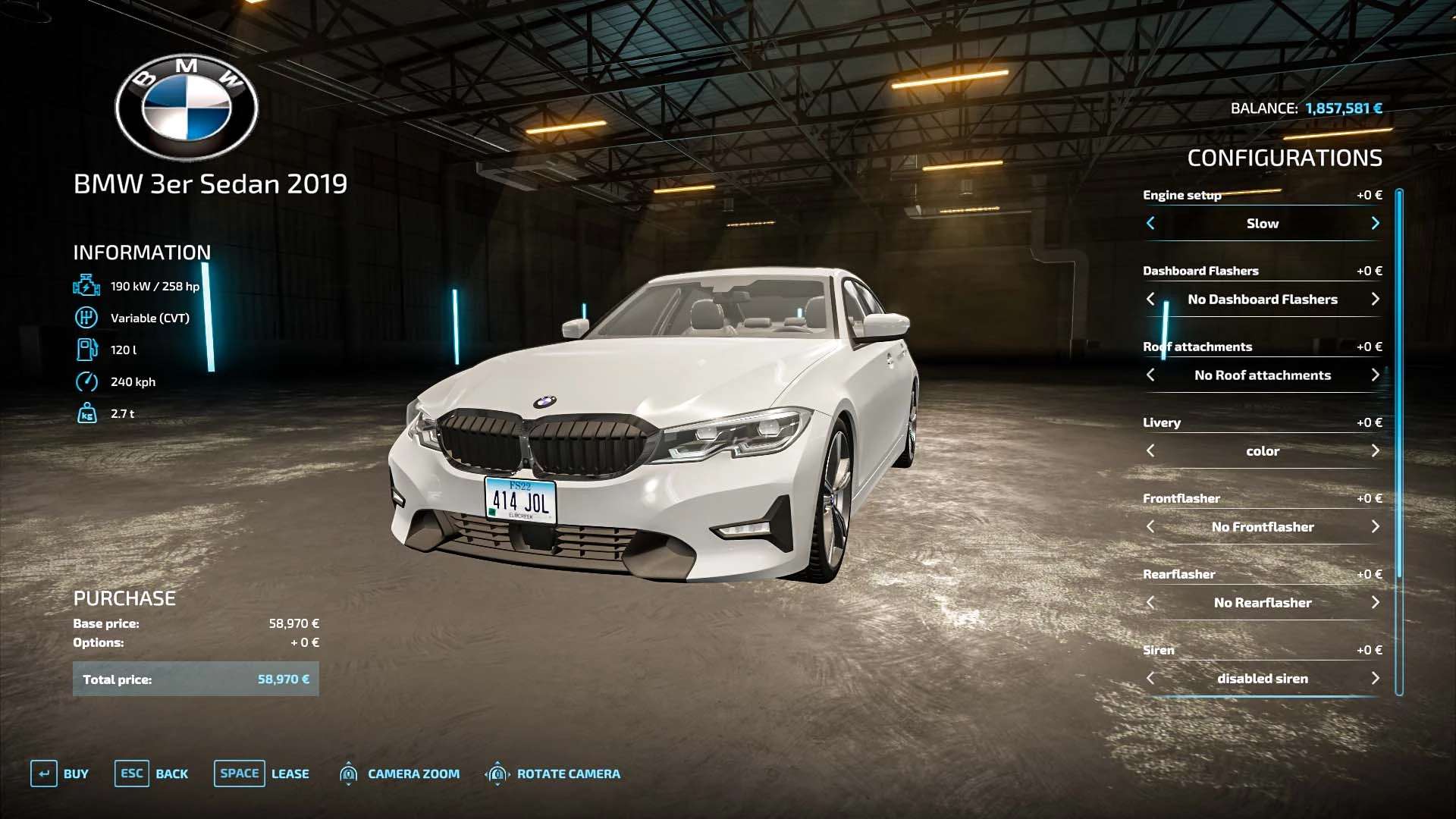This screenshot has width=1456, height=819.
Task: Go to previous Siren option
Action: coord(1150,678)
